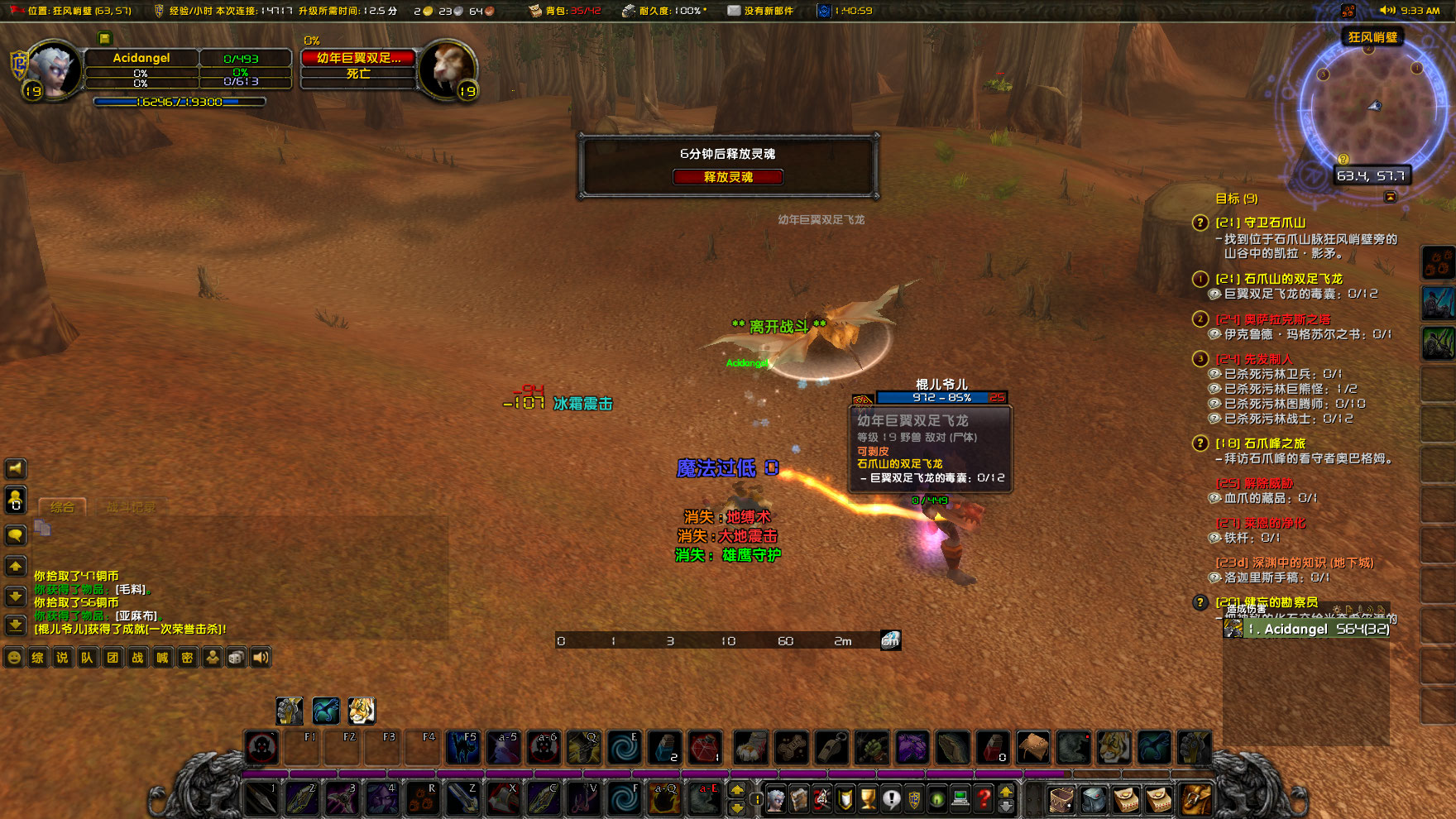Toggle the 密 whisper chat channel
The width and height of the screenshot is (1456, 819).
click(x=188, y=658)
